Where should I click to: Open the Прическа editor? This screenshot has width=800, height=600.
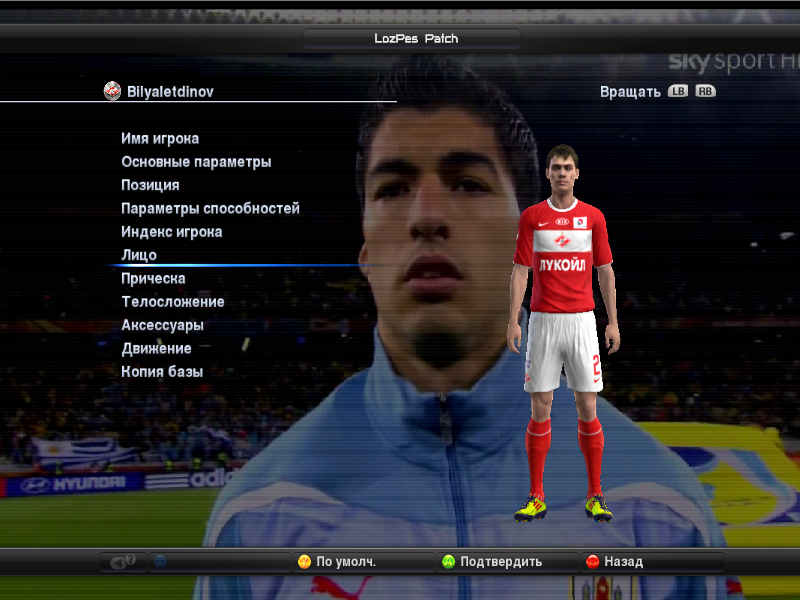(x=153, y=279)
